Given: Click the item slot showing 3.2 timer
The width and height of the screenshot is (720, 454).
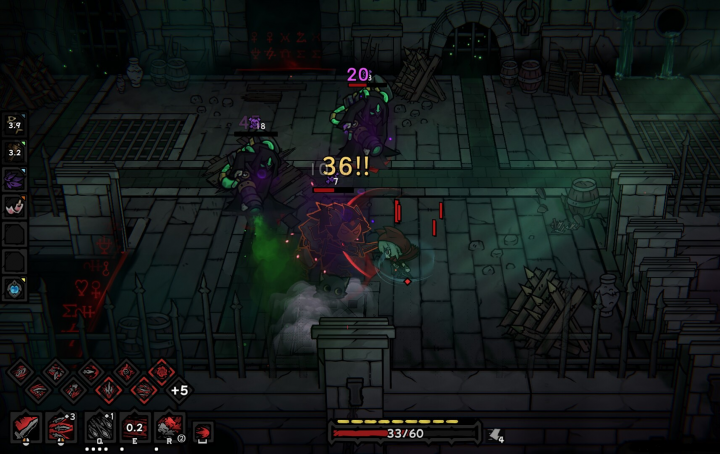Looking at the screenshot, I should click(15, 151).
